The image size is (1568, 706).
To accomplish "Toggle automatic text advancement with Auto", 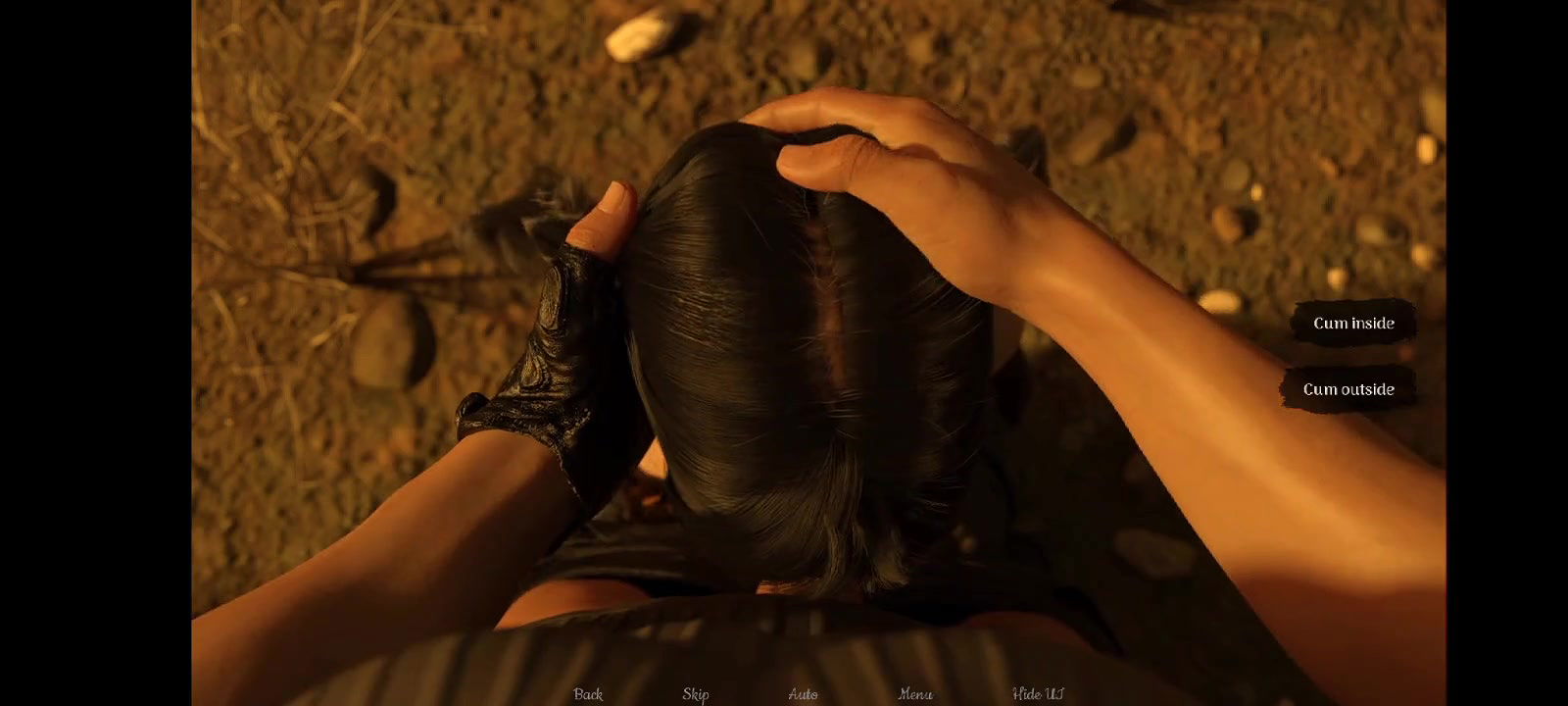I will coord(804,693).
